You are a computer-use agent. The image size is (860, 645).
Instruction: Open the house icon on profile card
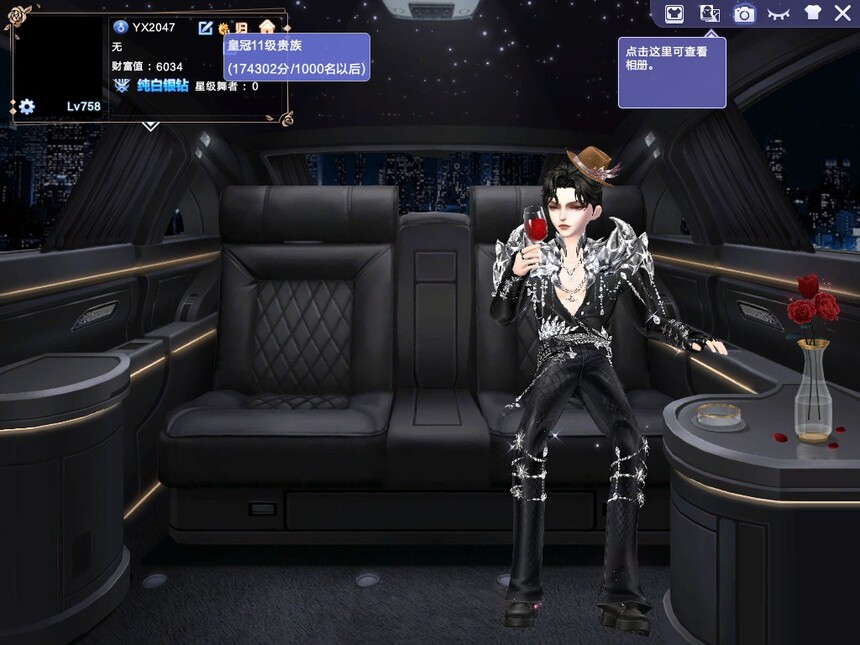pyautogui.click(x=266, y=27)
